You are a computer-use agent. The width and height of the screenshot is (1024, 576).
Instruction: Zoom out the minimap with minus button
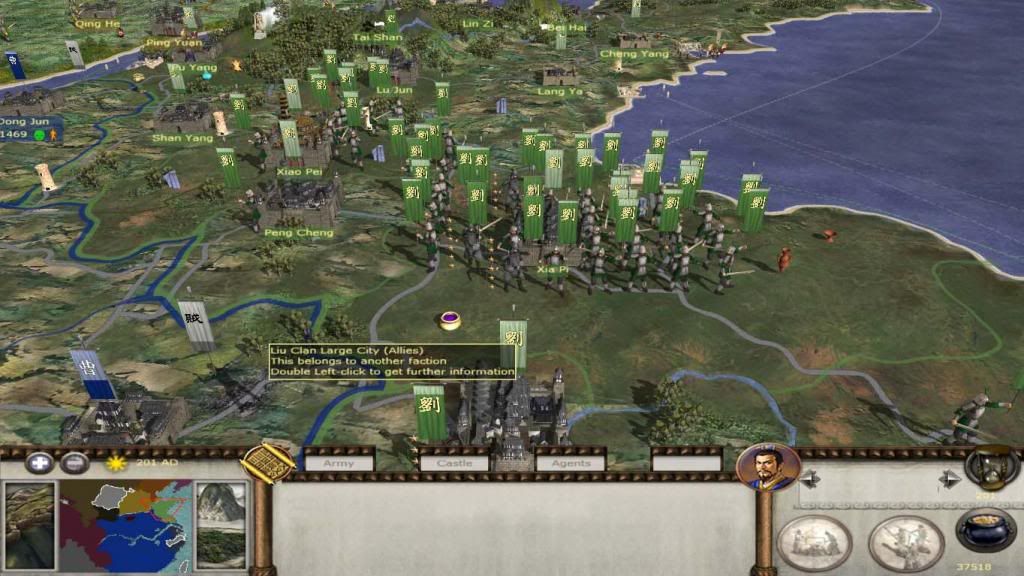[x=74, y=463]
